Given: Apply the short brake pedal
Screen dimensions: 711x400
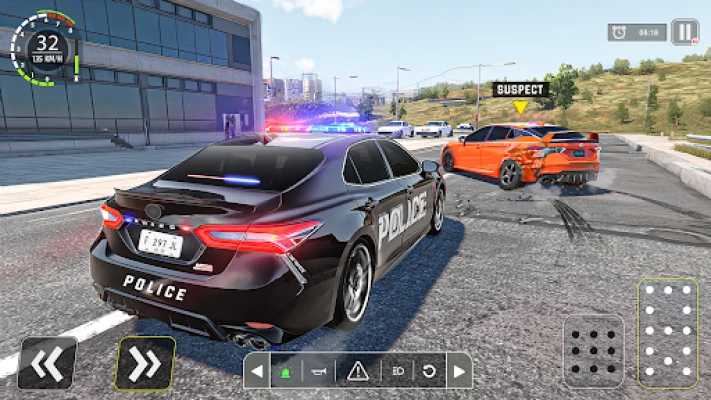Looking at the screenshot, I should [593, 350].
